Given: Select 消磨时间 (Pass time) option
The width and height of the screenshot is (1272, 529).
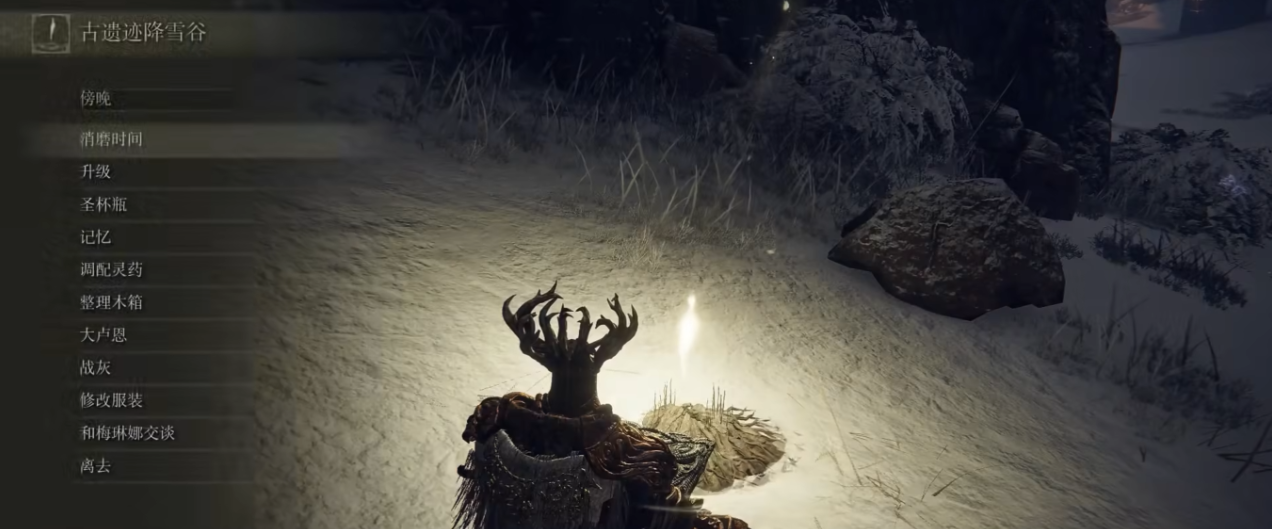Looking at the screenshot, I should [111, 139].
